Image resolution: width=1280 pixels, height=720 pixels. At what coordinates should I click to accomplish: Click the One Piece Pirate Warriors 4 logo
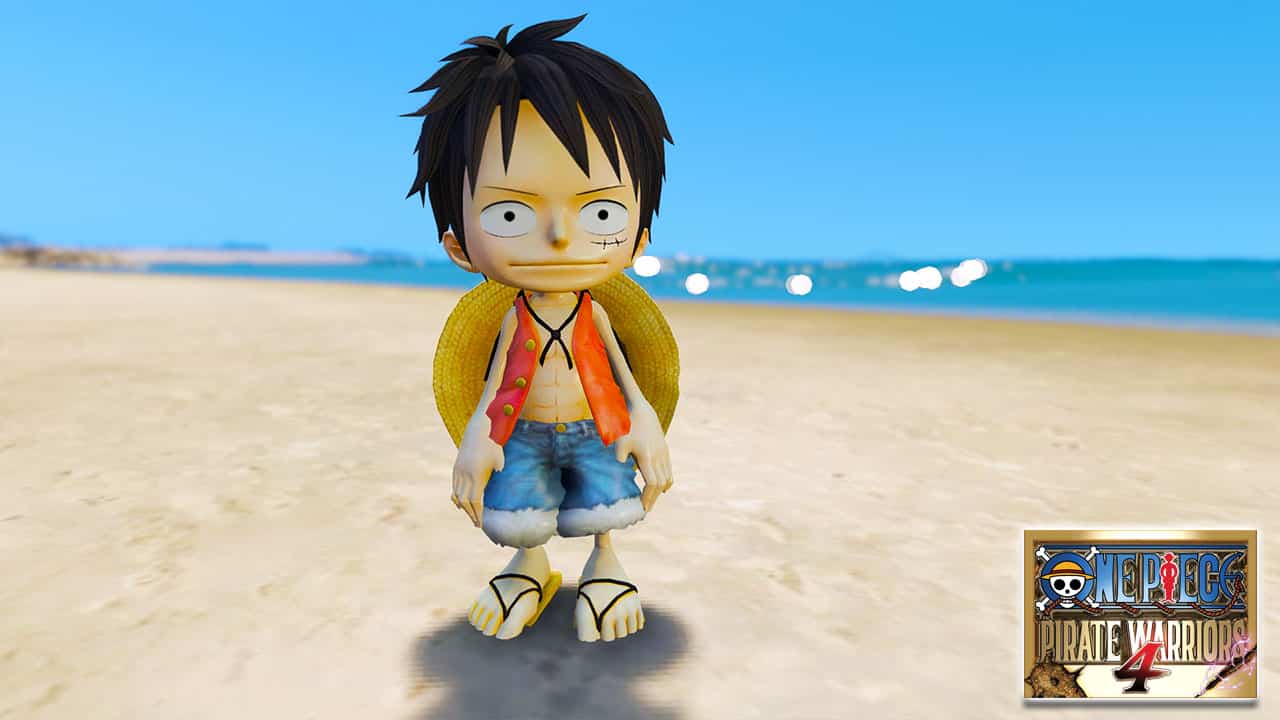click(x=1140, y=614)
